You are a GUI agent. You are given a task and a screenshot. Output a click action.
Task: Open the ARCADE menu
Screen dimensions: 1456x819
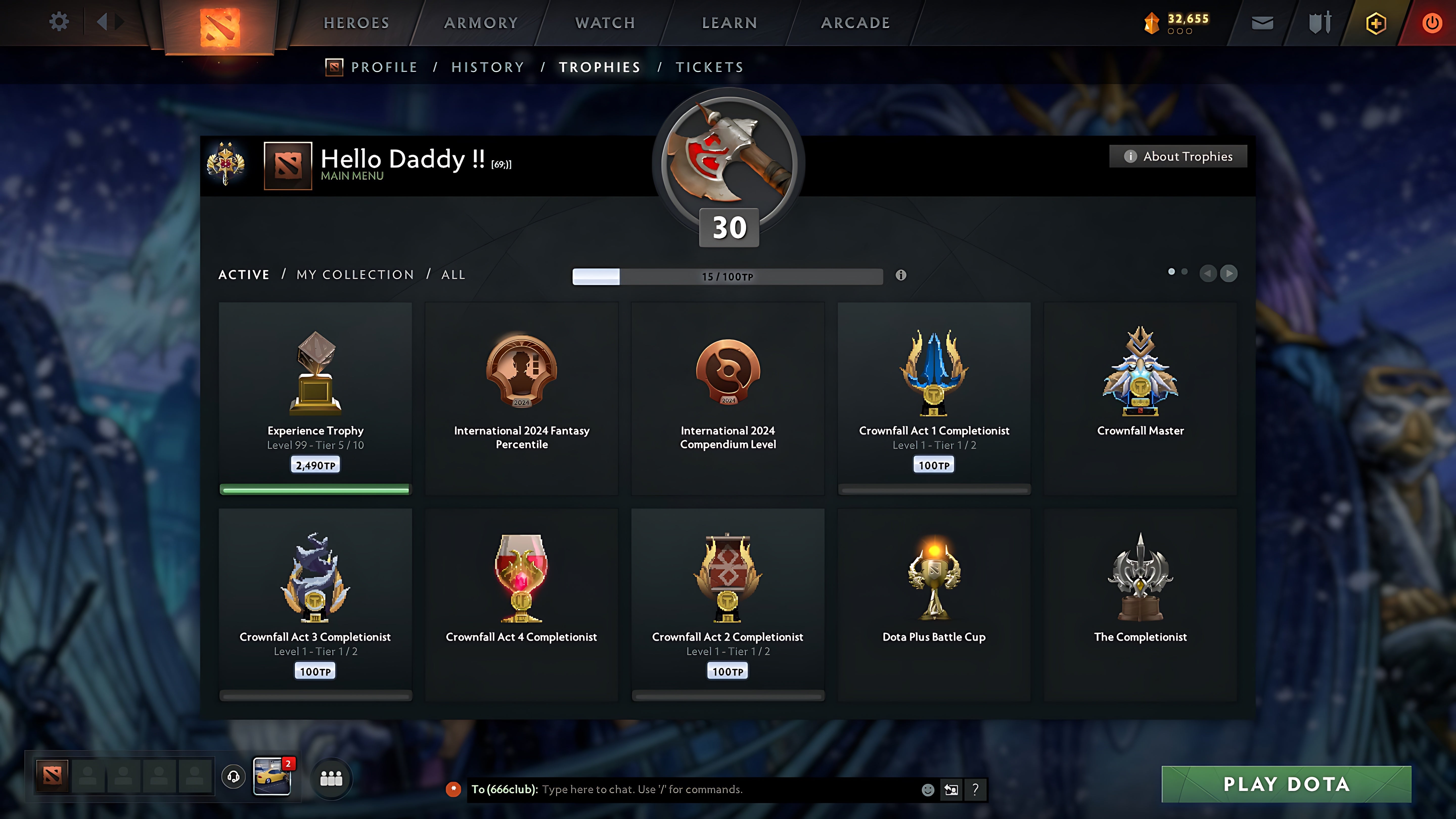pos(855,22)
